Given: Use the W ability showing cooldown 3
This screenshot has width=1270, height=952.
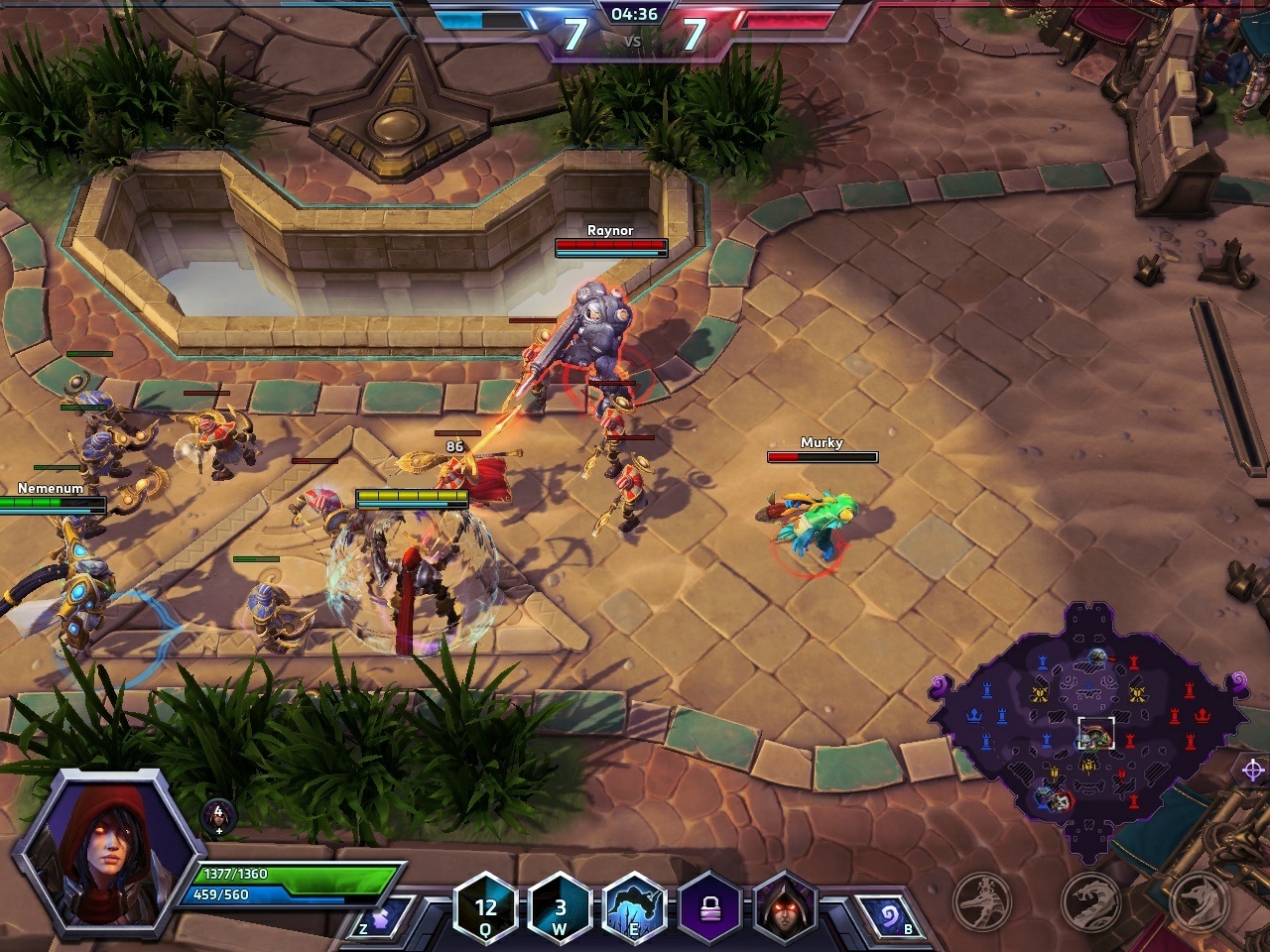Looking at the screenshot, I should [x=560, y=907].
